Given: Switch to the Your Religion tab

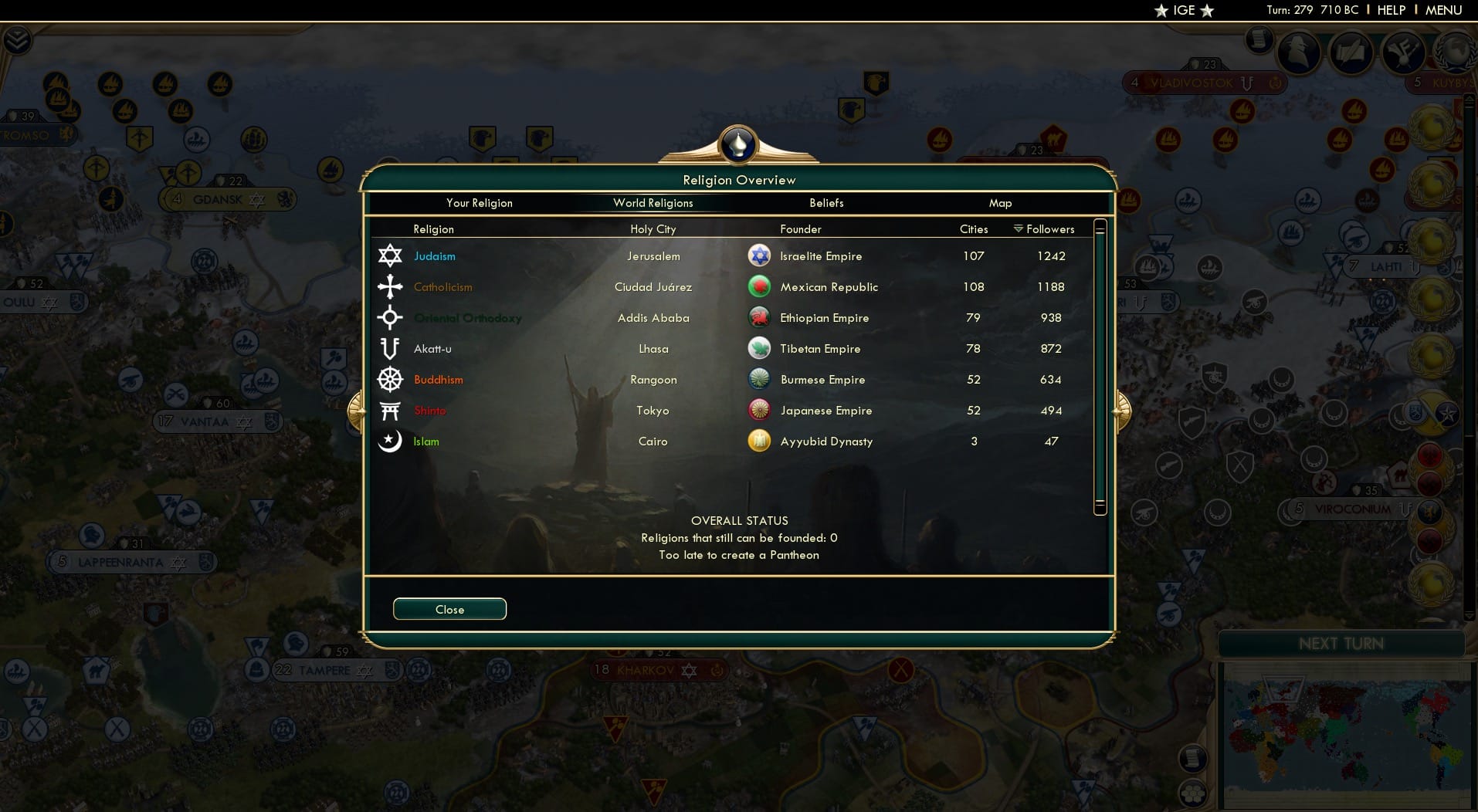Looking at the screenshot, I should pos(480,203).
